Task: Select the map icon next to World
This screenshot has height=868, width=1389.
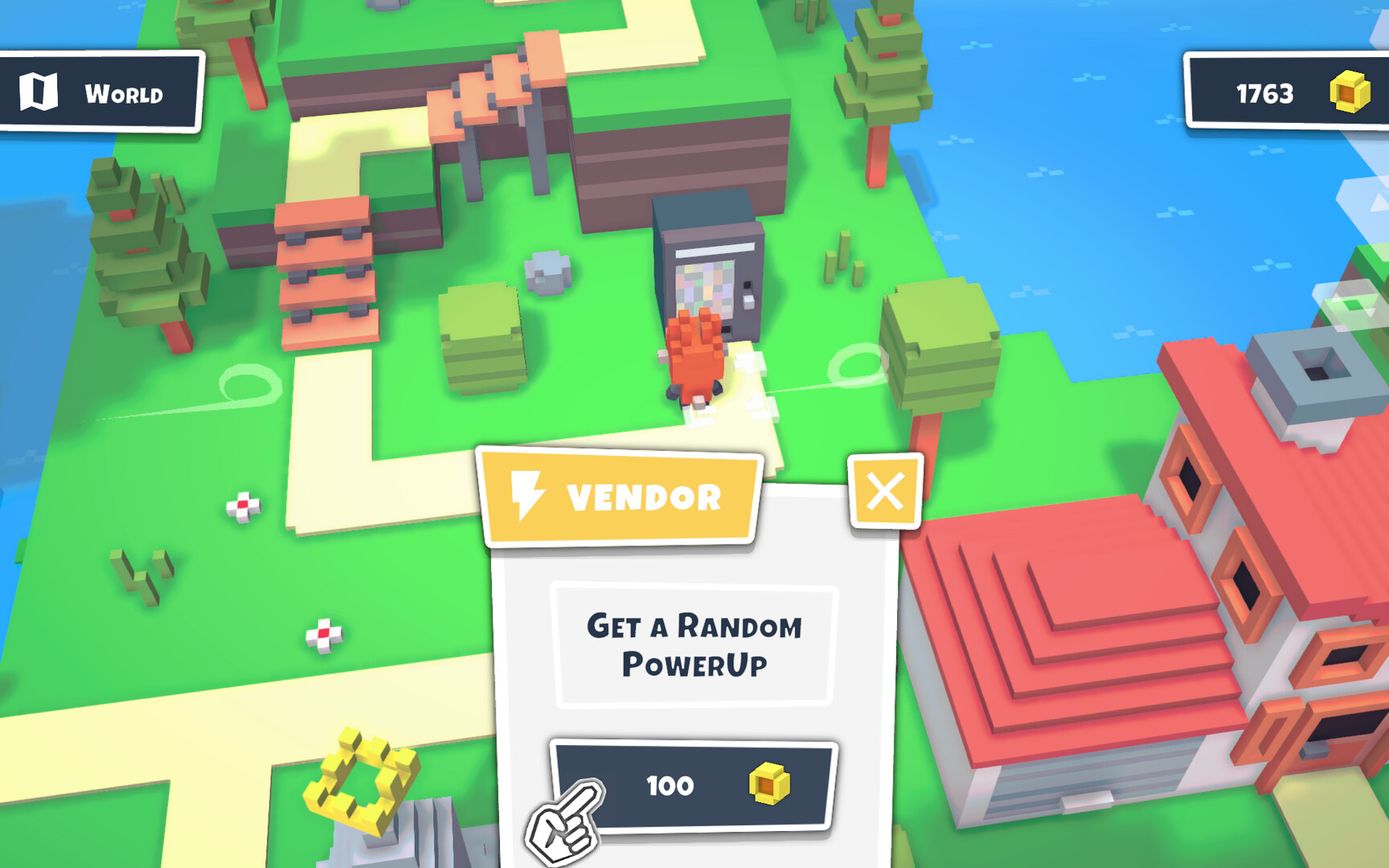Action: [40, 92]
